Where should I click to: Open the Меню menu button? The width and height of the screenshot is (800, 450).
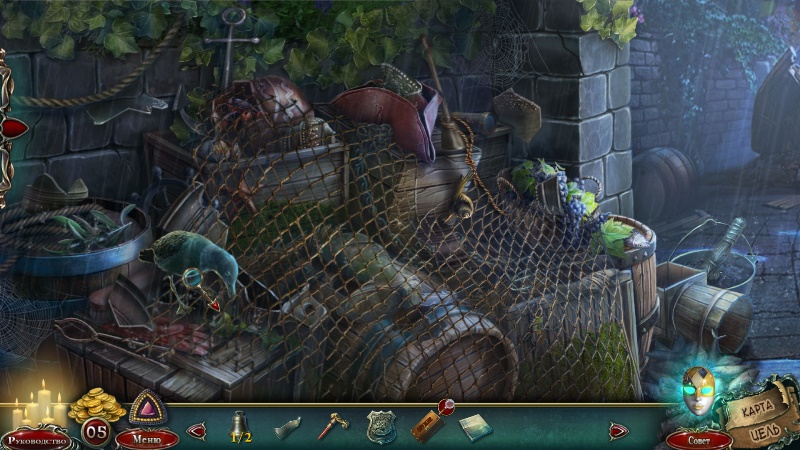pos(146,438)
